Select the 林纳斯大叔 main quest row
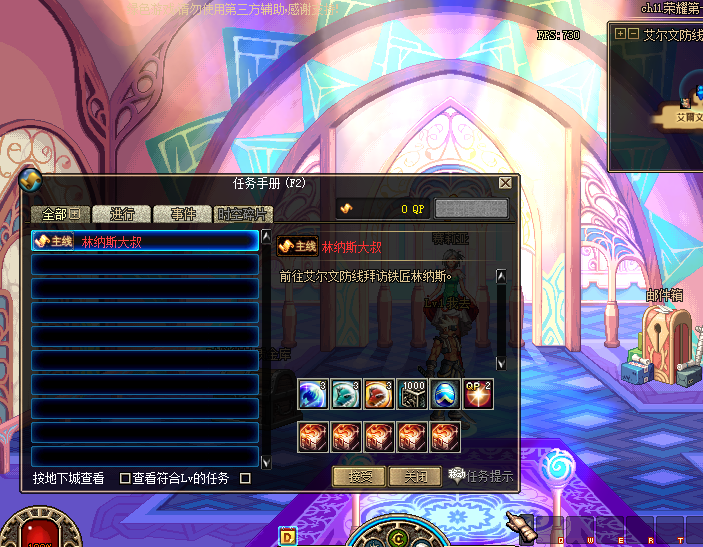Viewport: 703px width, 547px height. [x=145, y=241]
